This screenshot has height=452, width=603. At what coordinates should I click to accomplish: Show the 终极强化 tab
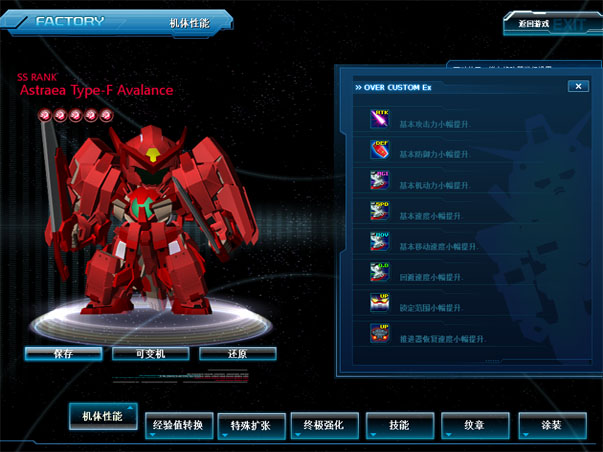(x=324, y=425)
